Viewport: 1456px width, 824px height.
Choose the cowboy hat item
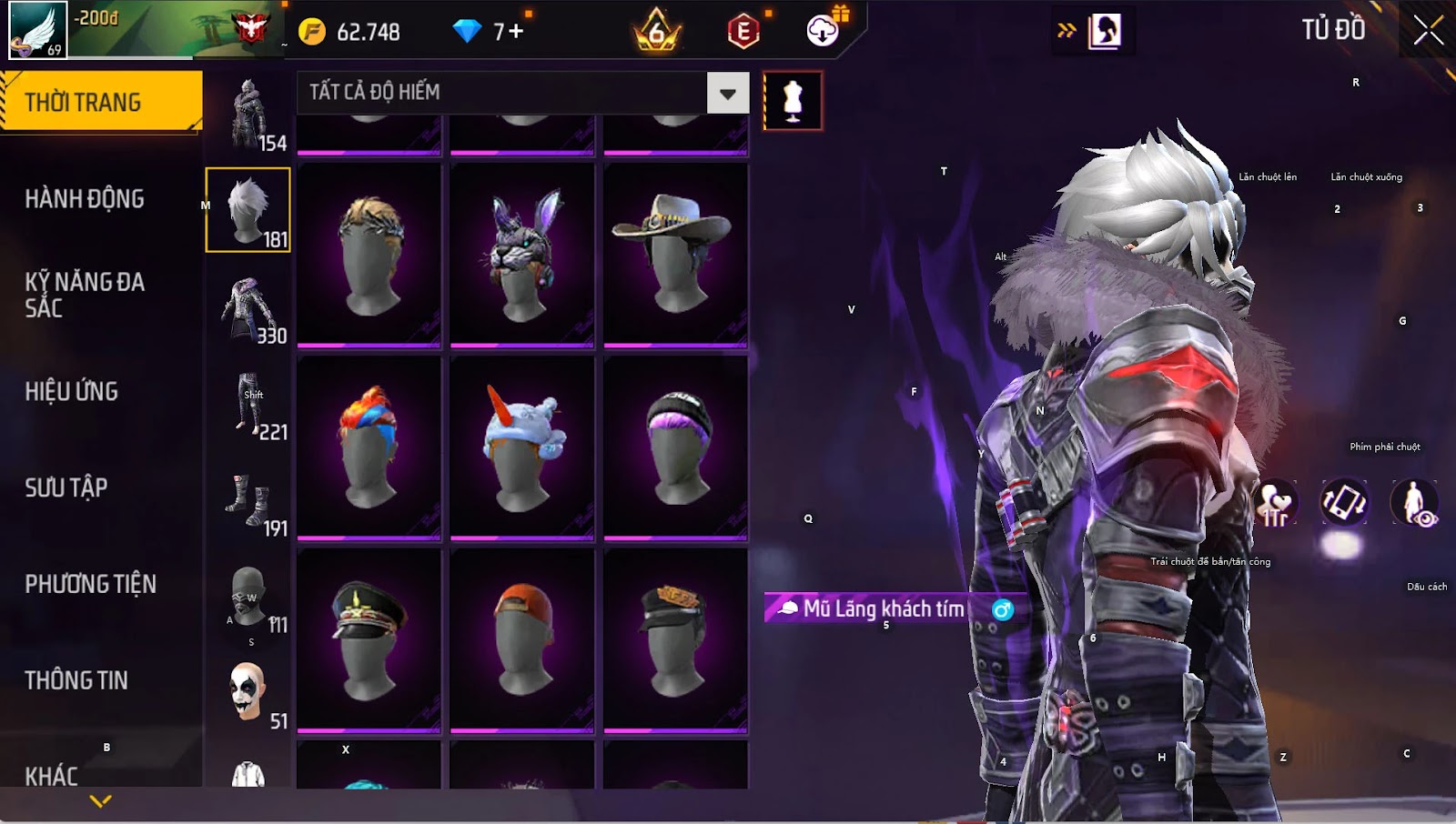coord(675,255)
